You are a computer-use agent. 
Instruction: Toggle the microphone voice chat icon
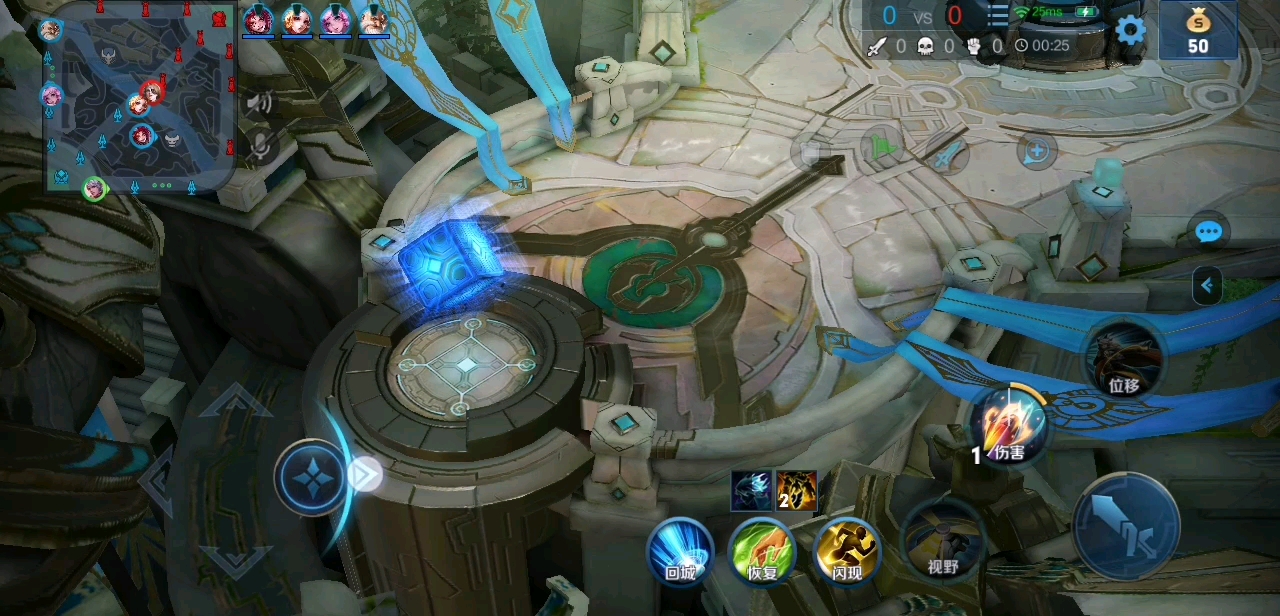click(x=260, y=146)
